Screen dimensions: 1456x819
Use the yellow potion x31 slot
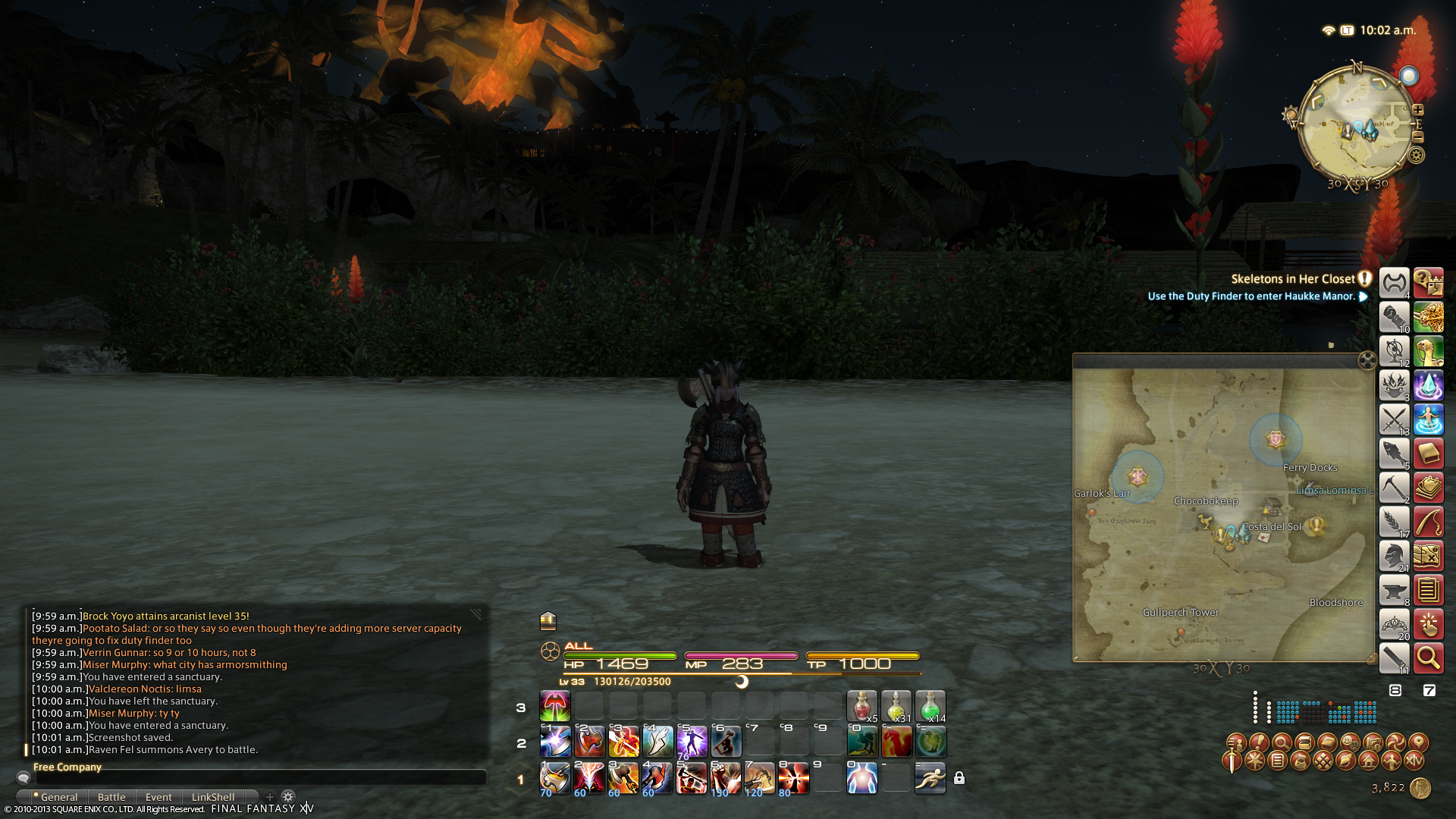click(x=896, y=706)
